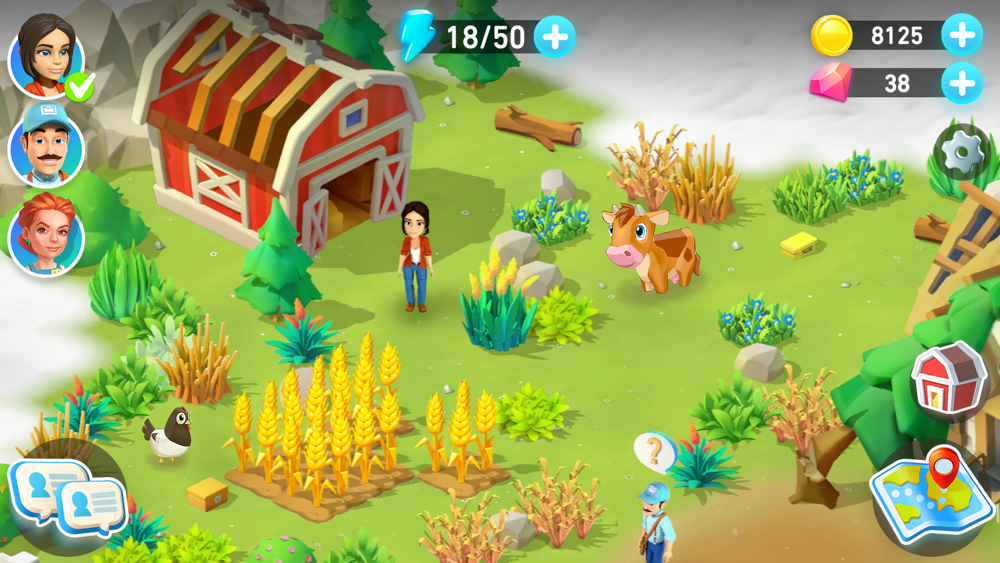
Task: Buy more gold coins
Action: (x=961, y=36)
